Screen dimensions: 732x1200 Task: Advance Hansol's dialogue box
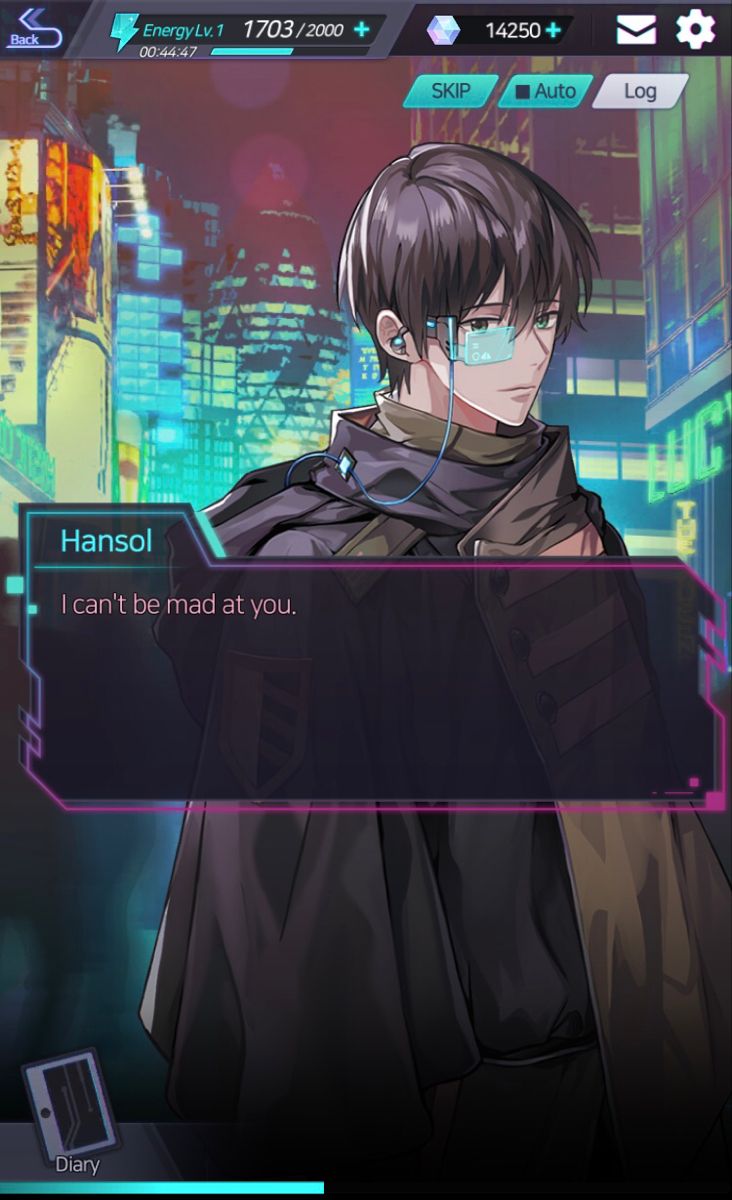(370, 680)
